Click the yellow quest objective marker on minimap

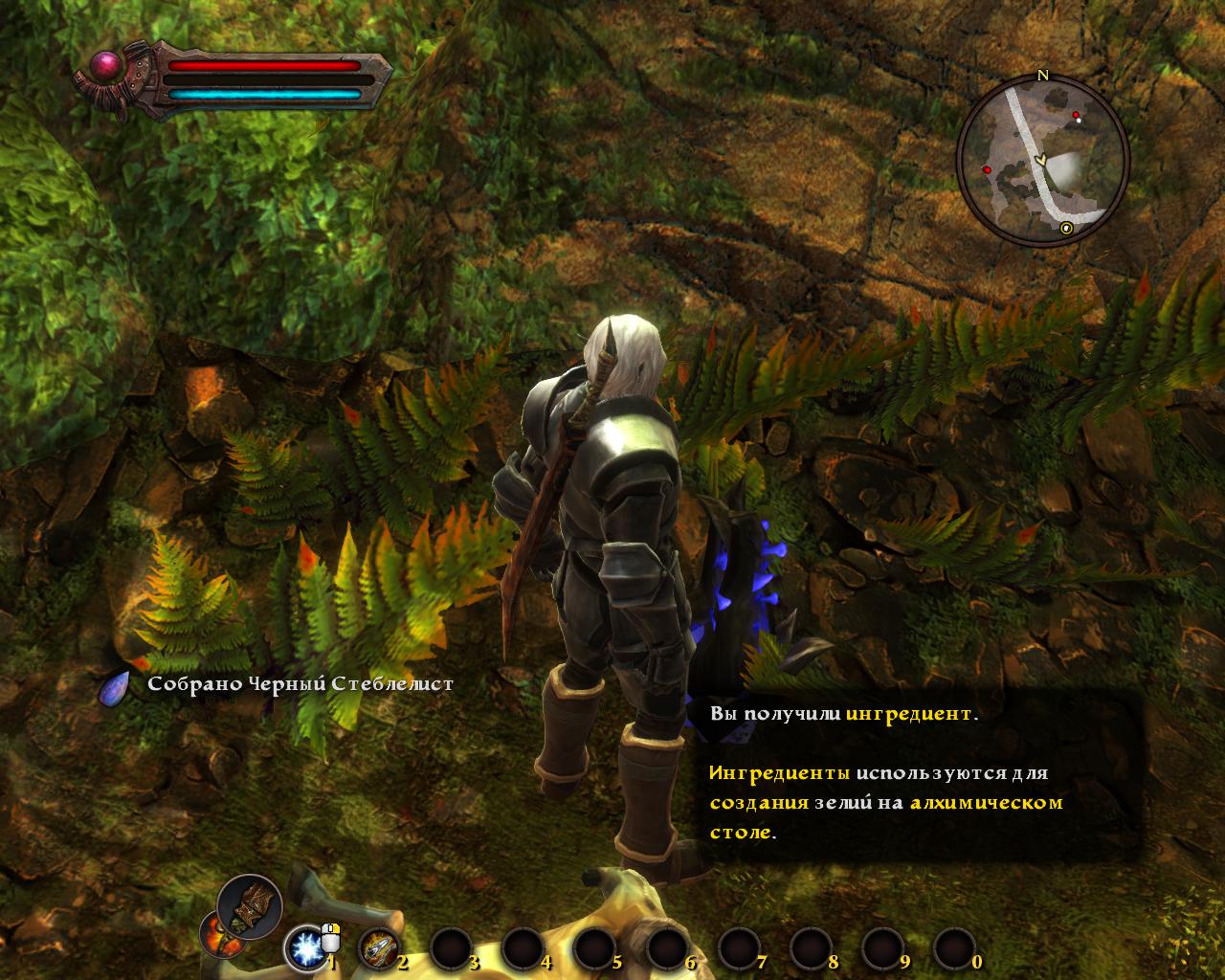[1067, 228]
